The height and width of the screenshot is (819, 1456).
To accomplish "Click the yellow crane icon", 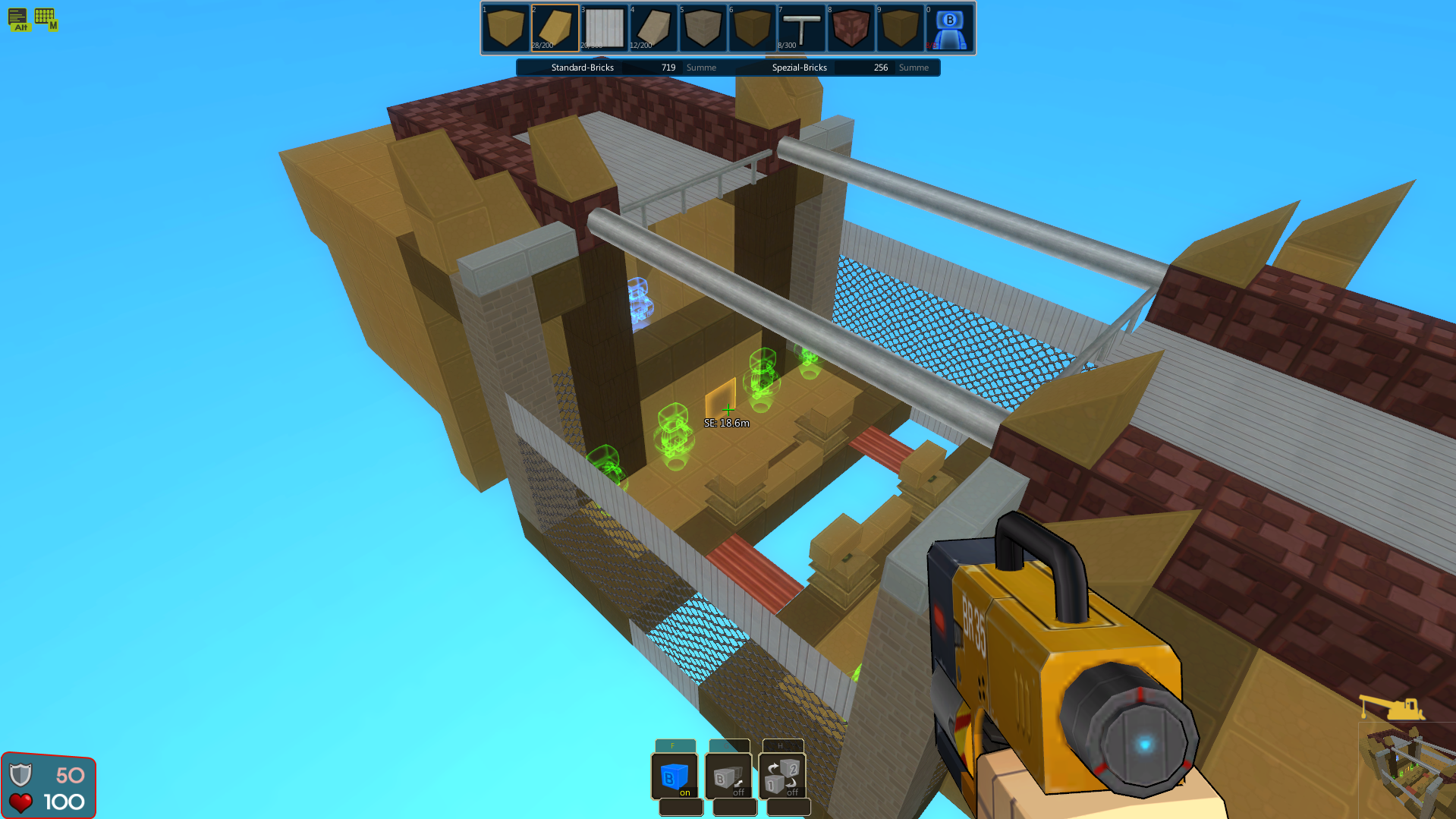I will (x=1392, y=707).
